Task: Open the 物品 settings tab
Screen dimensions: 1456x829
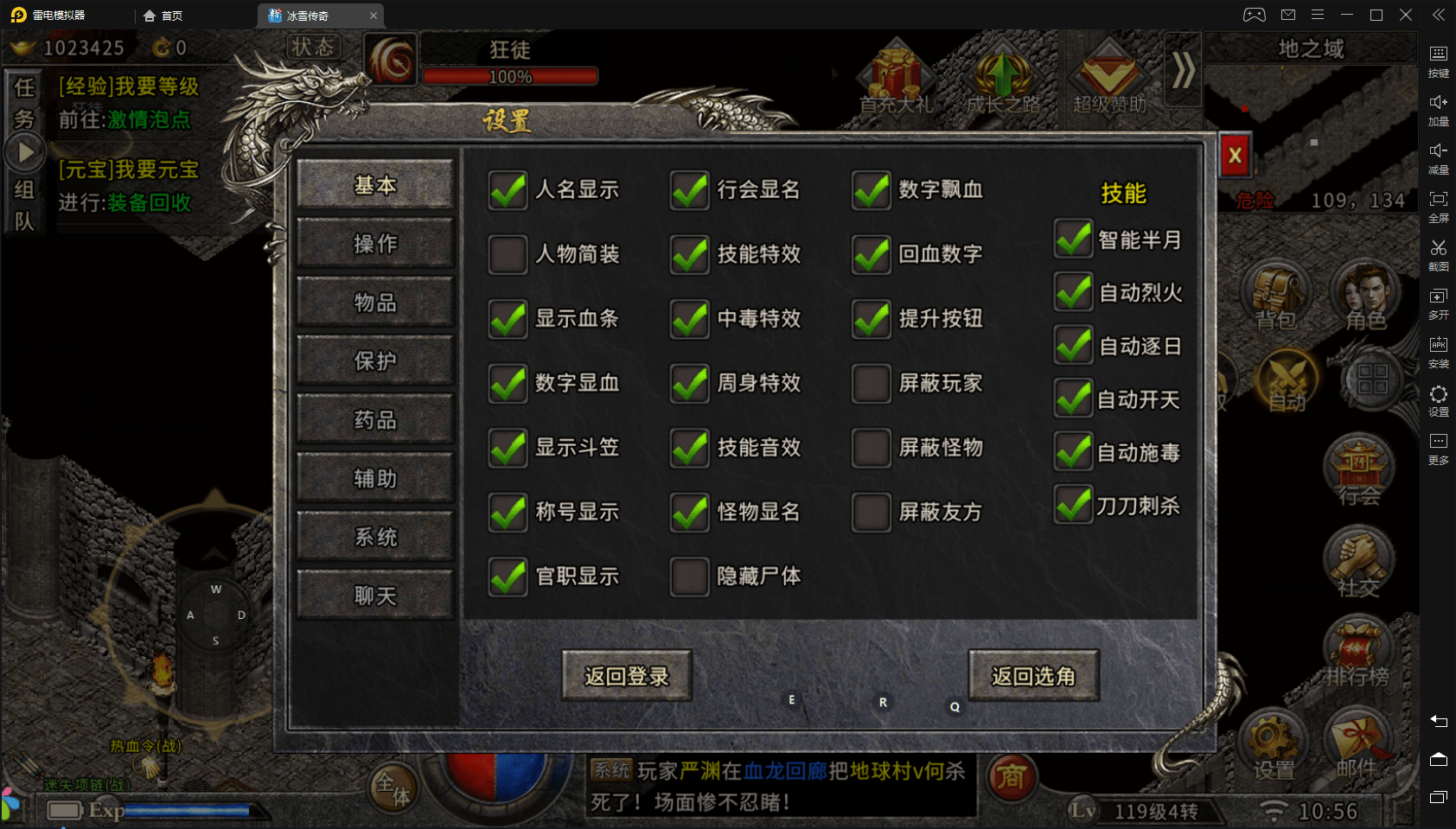Action: click(x=375, y=303)
